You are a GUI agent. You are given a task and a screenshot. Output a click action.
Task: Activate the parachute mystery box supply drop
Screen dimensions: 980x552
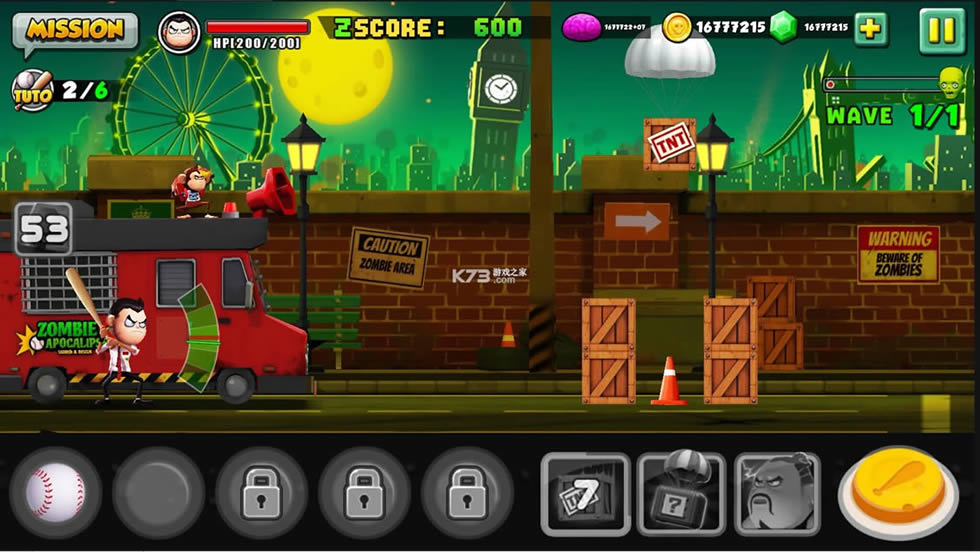tap(681, 493)
